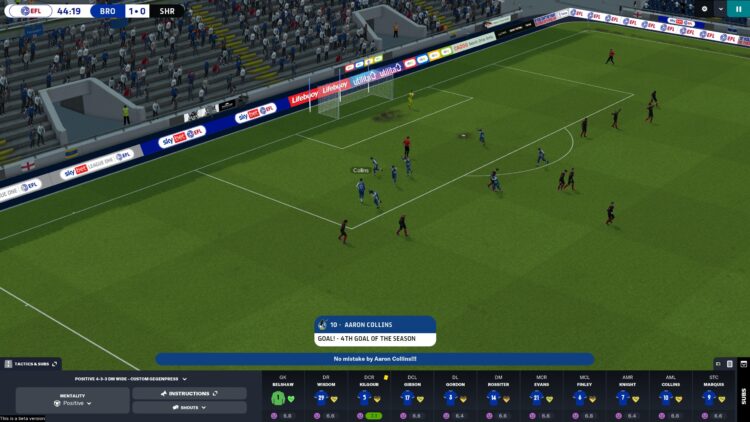Change the Positive mentality setting
Screen dimensions: 750x422
click(73, 400)
